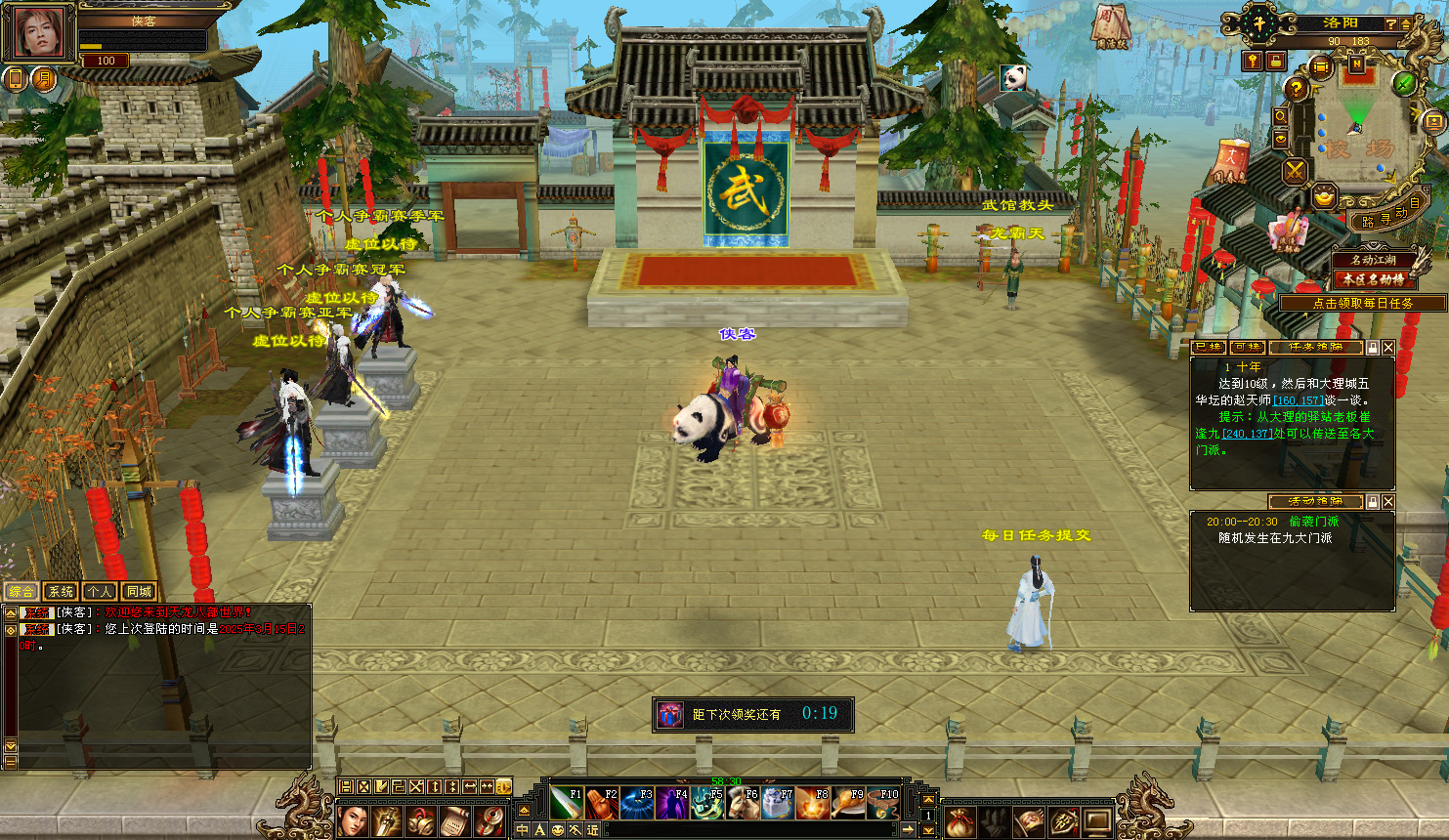Open the character portrait icon in bottom menu
The image size is (1449, 840).
[352, 821]
